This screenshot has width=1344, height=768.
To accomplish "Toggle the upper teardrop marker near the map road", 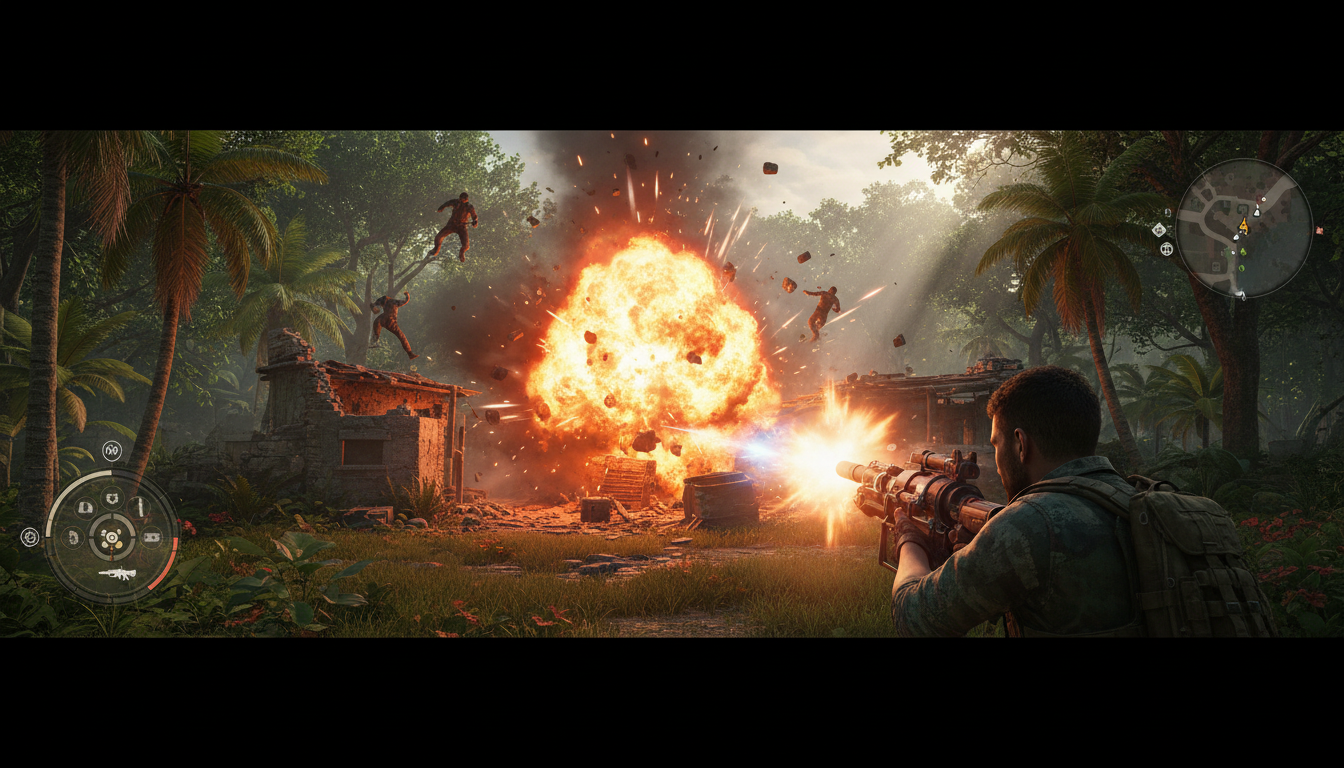I will click(1257, 212).
